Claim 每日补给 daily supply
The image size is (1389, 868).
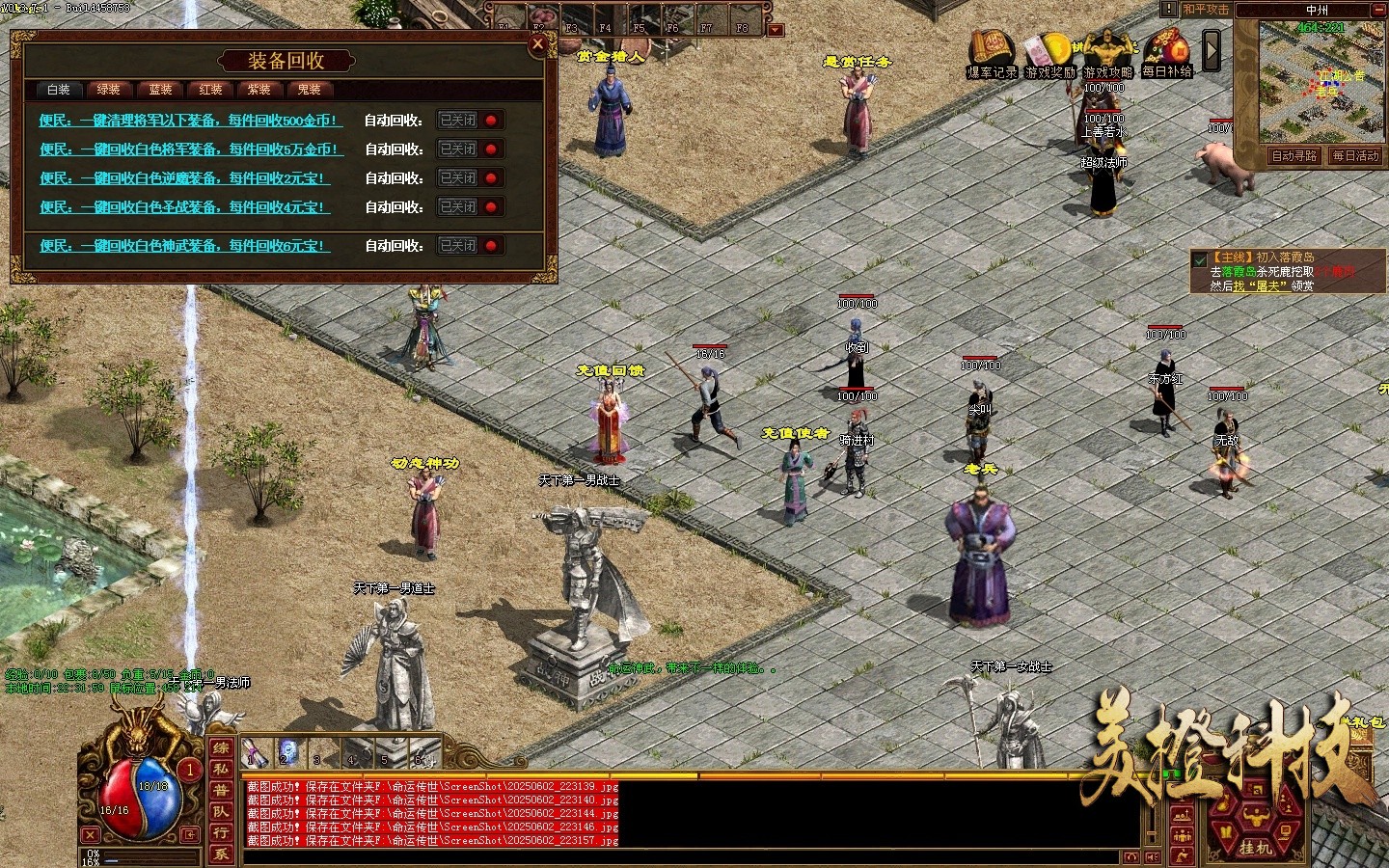[1167, 55]
